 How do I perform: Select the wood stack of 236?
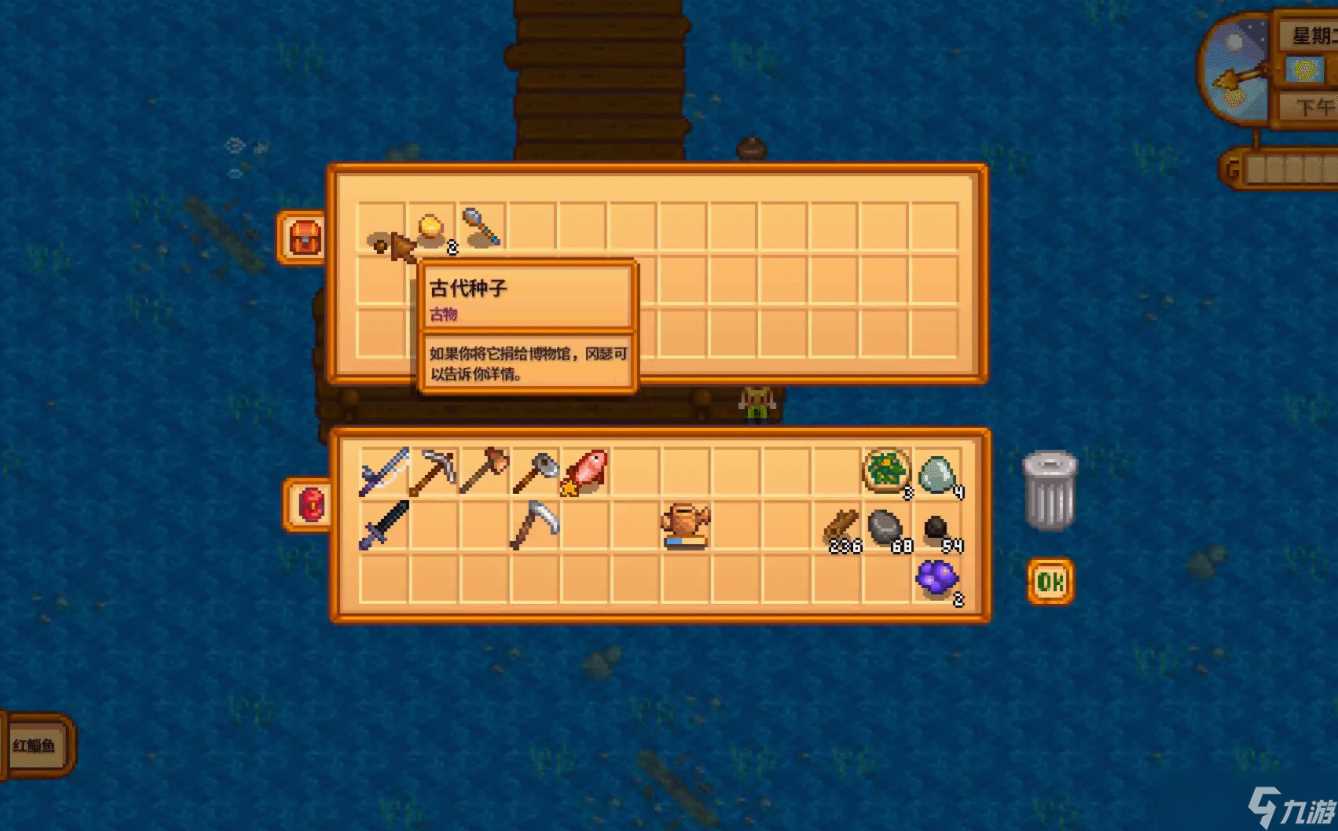(x=840, y=527)
